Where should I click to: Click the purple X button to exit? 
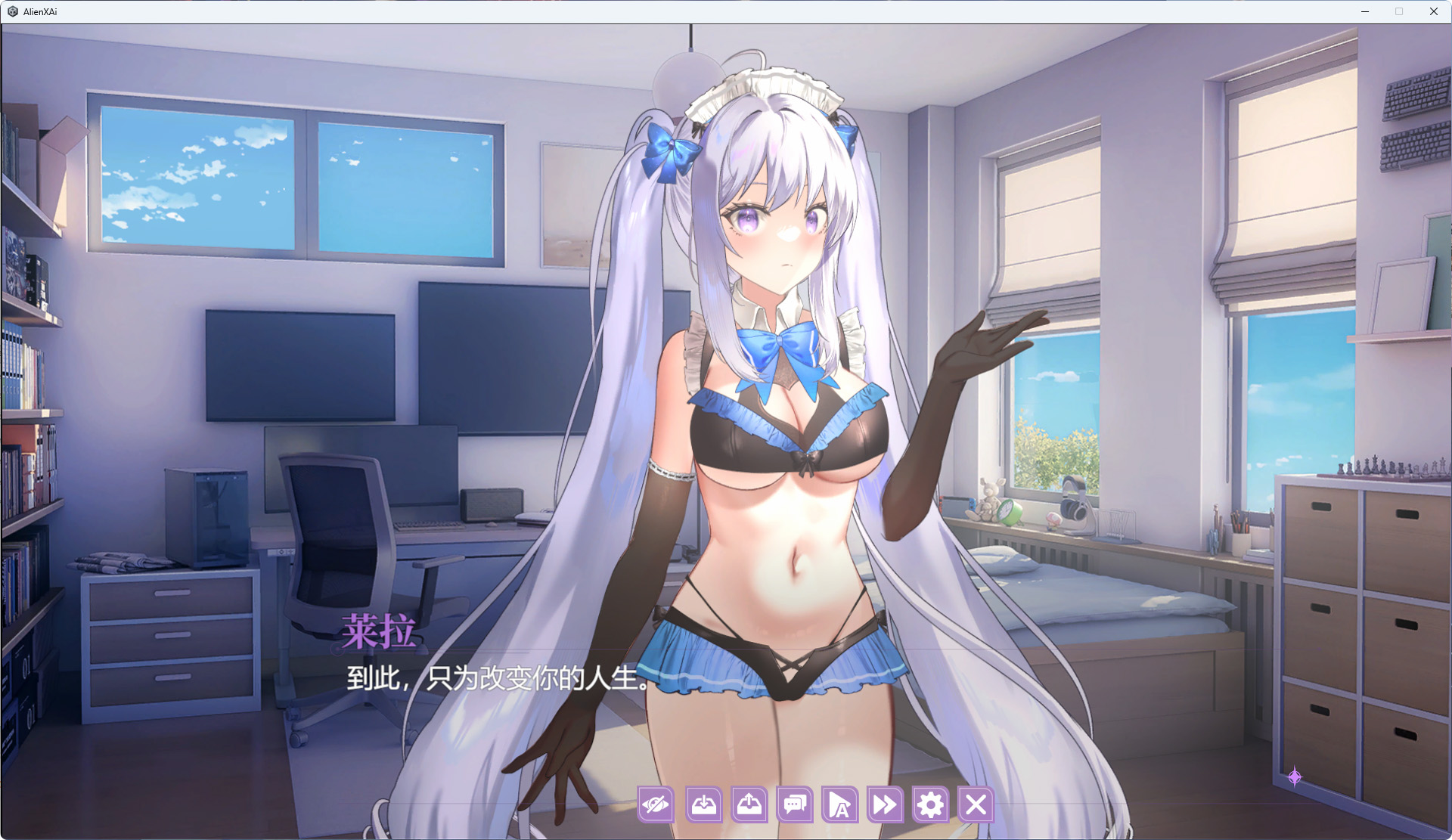(976, 804)
